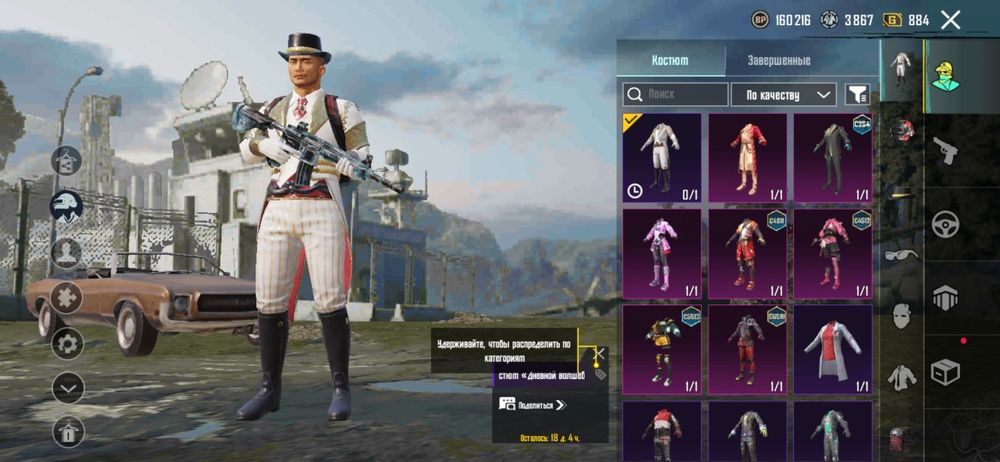Close the inventory with the X button
1000x462 pixels.
[x=950, y=19]
